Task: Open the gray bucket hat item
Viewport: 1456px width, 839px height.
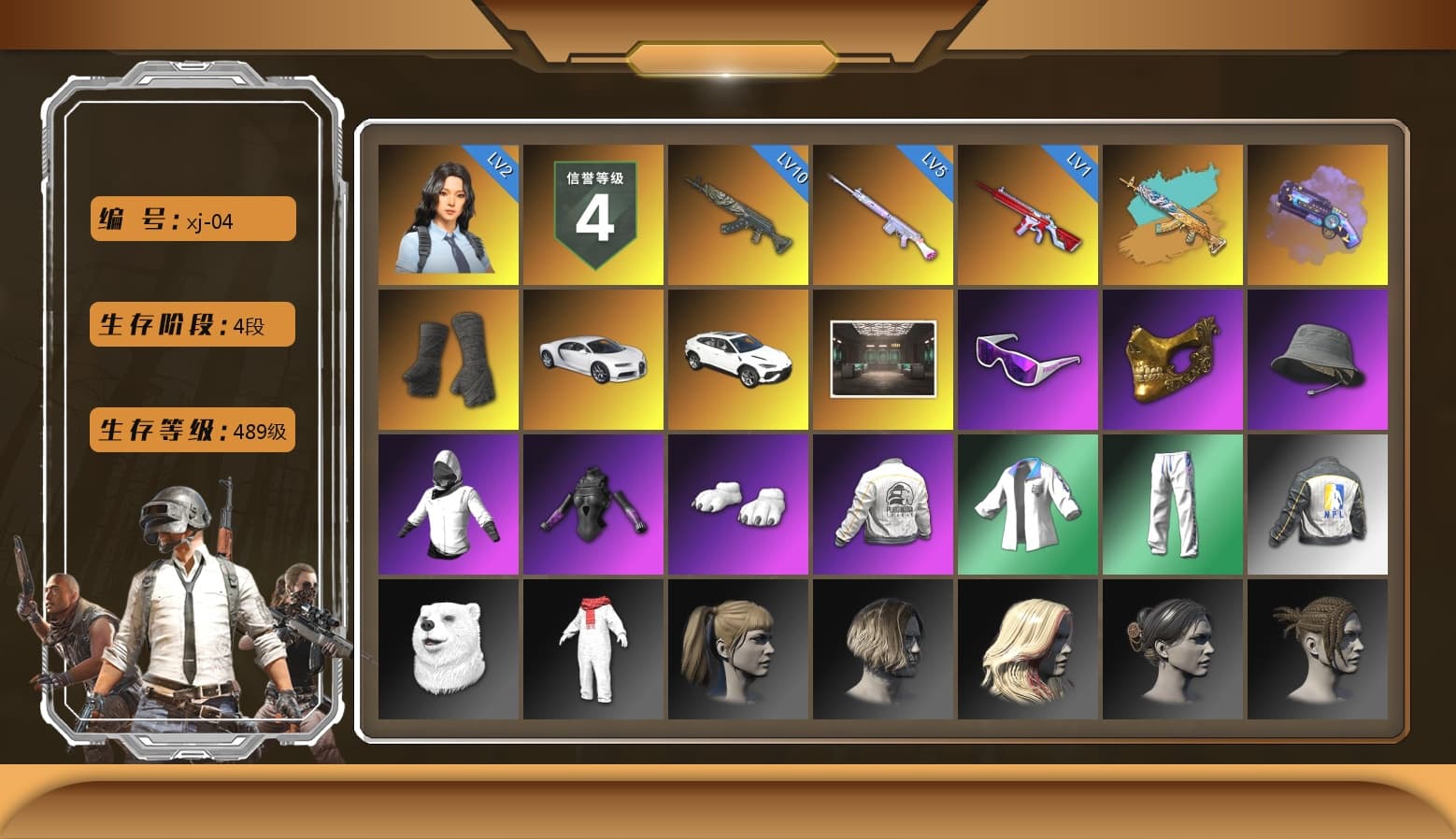Action: point(1319,360)
